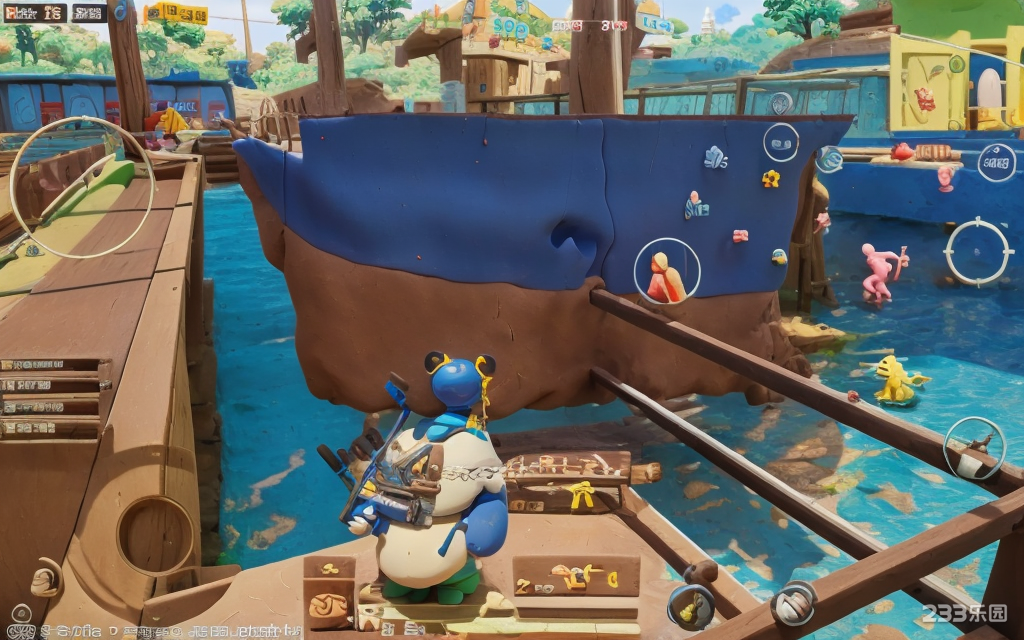Select the round slot with the yellow item
This screenshot has width=1024, height=640.
[x=691, y=605]
